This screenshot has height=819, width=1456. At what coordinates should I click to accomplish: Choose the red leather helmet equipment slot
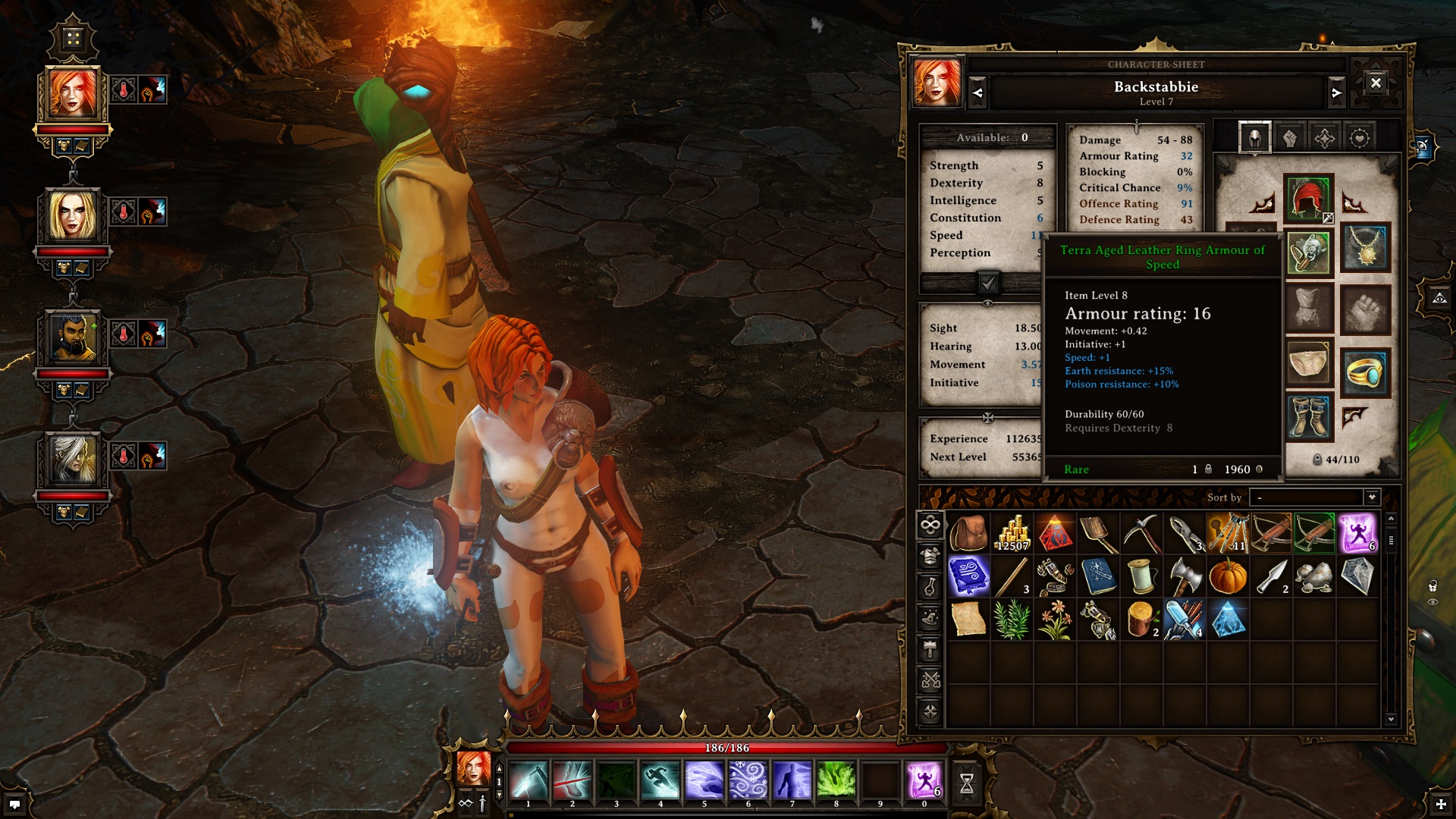pyautogui.click(x=1308, y=199)
